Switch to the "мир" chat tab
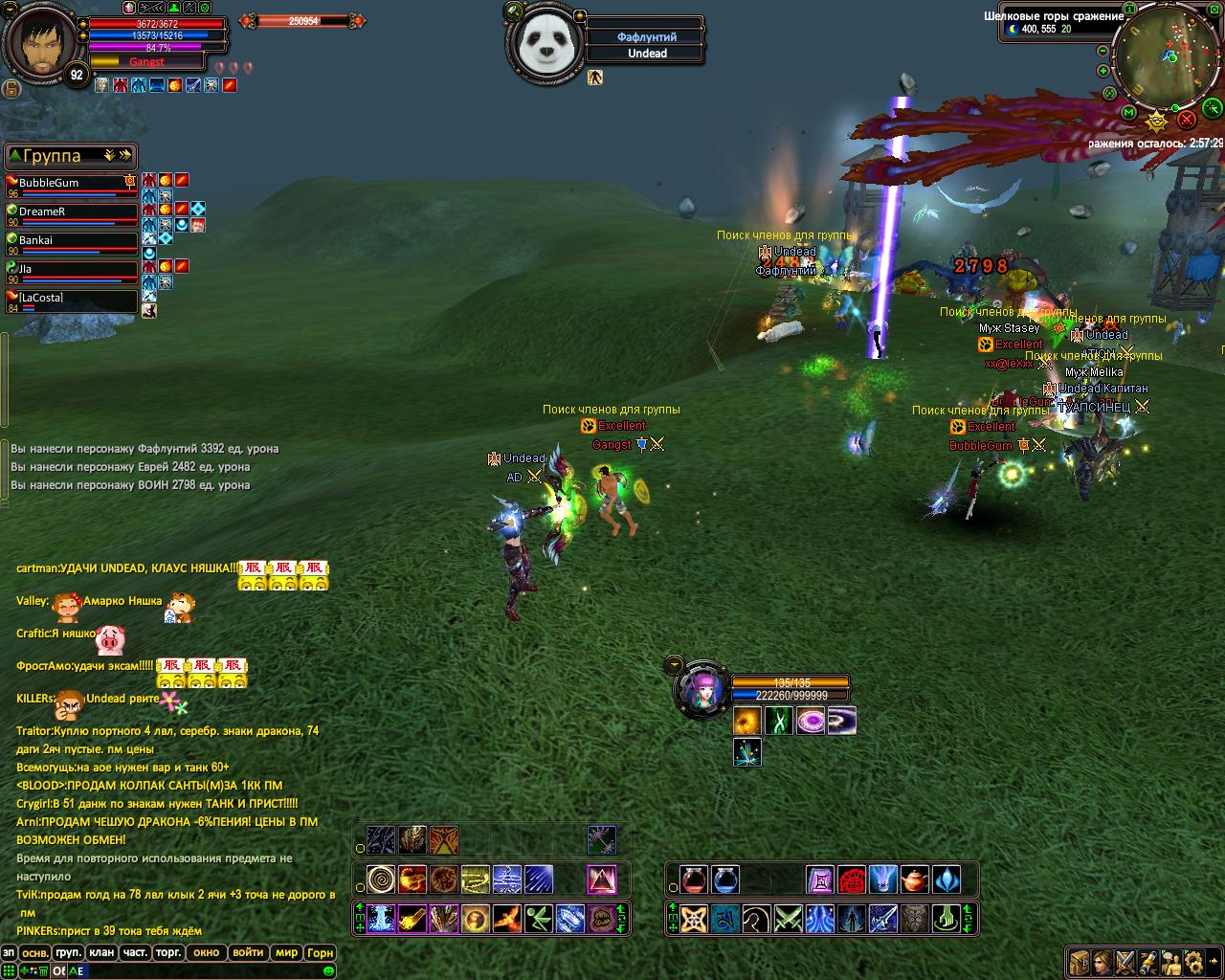Image resolution: width=1225 pixels, height=980 pixels. tap(286, 952)
